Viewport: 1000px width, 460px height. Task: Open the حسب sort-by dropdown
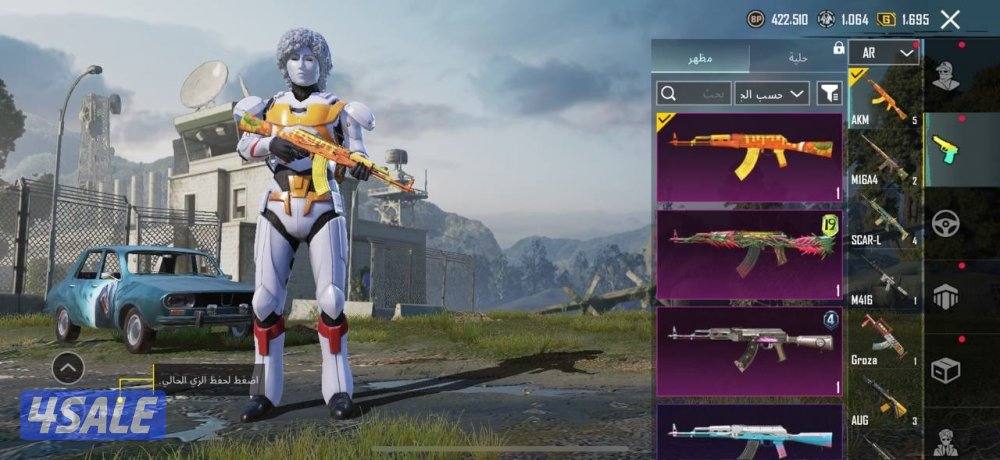coord(772,93)
